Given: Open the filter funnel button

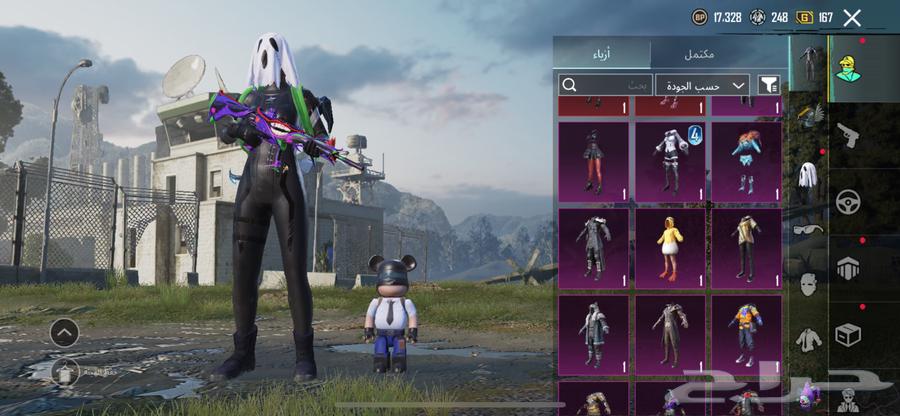Looking at the screenshot, I should pyautogui.click(x=769, y=85).
